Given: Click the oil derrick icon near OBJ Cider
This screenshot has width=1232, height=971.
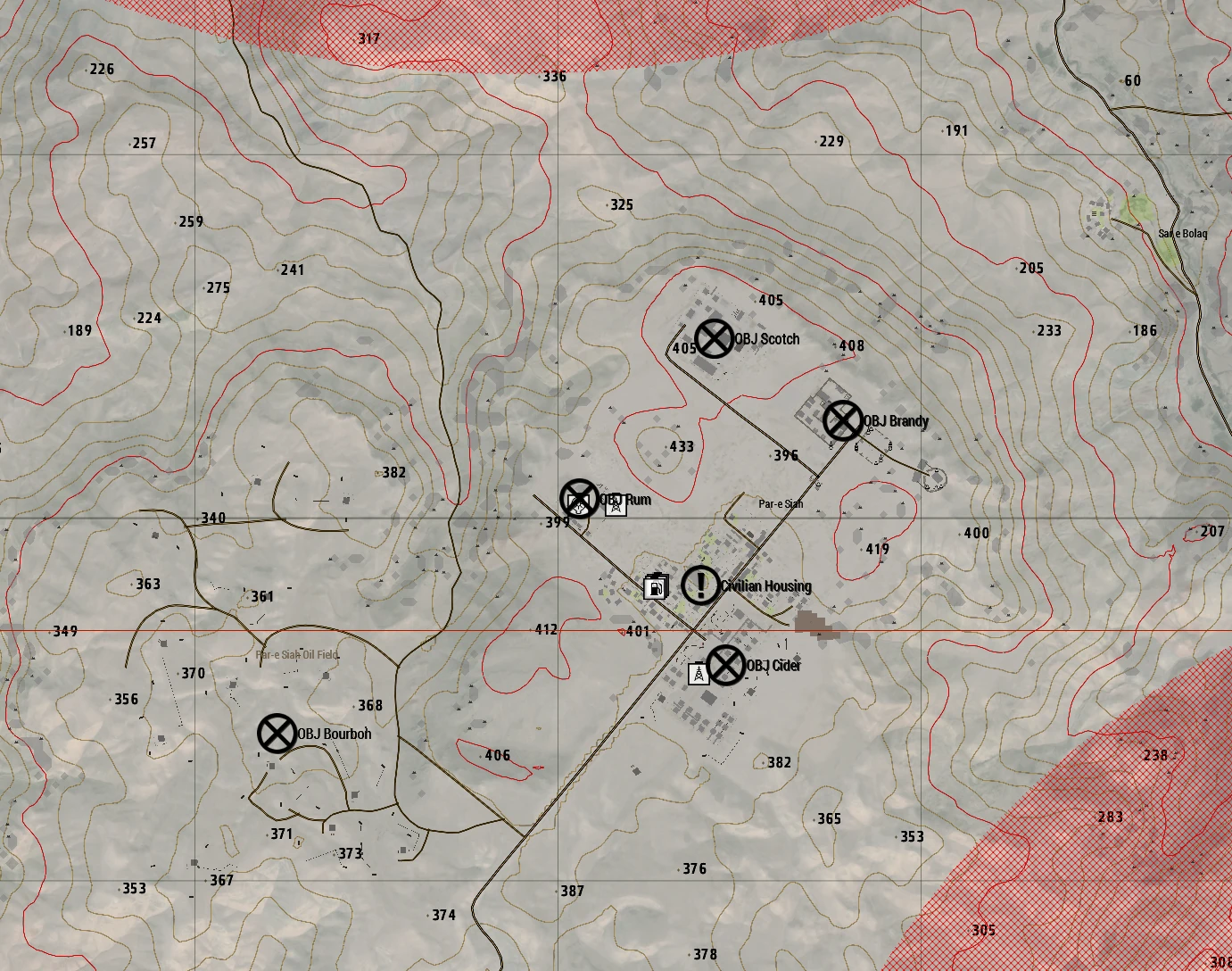Looking at the screenshot, I should (699, 673).
